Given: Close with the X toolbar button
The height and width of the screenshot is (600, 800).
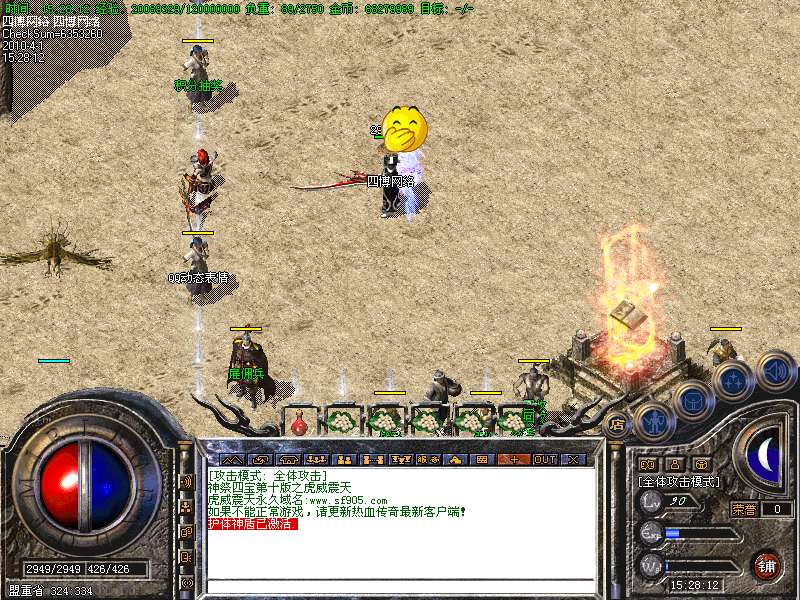Looking at the screenshot, I should coord(572,459).
